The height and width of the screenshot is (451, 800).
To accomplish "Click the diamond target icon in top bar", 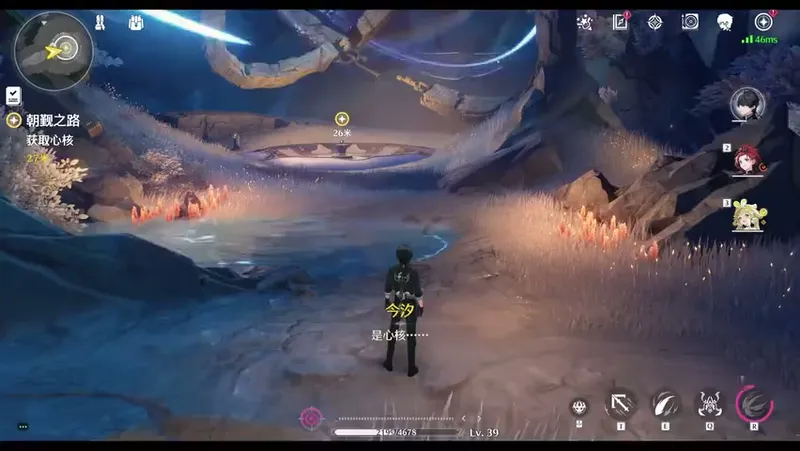I will click(x=654, y=22).
